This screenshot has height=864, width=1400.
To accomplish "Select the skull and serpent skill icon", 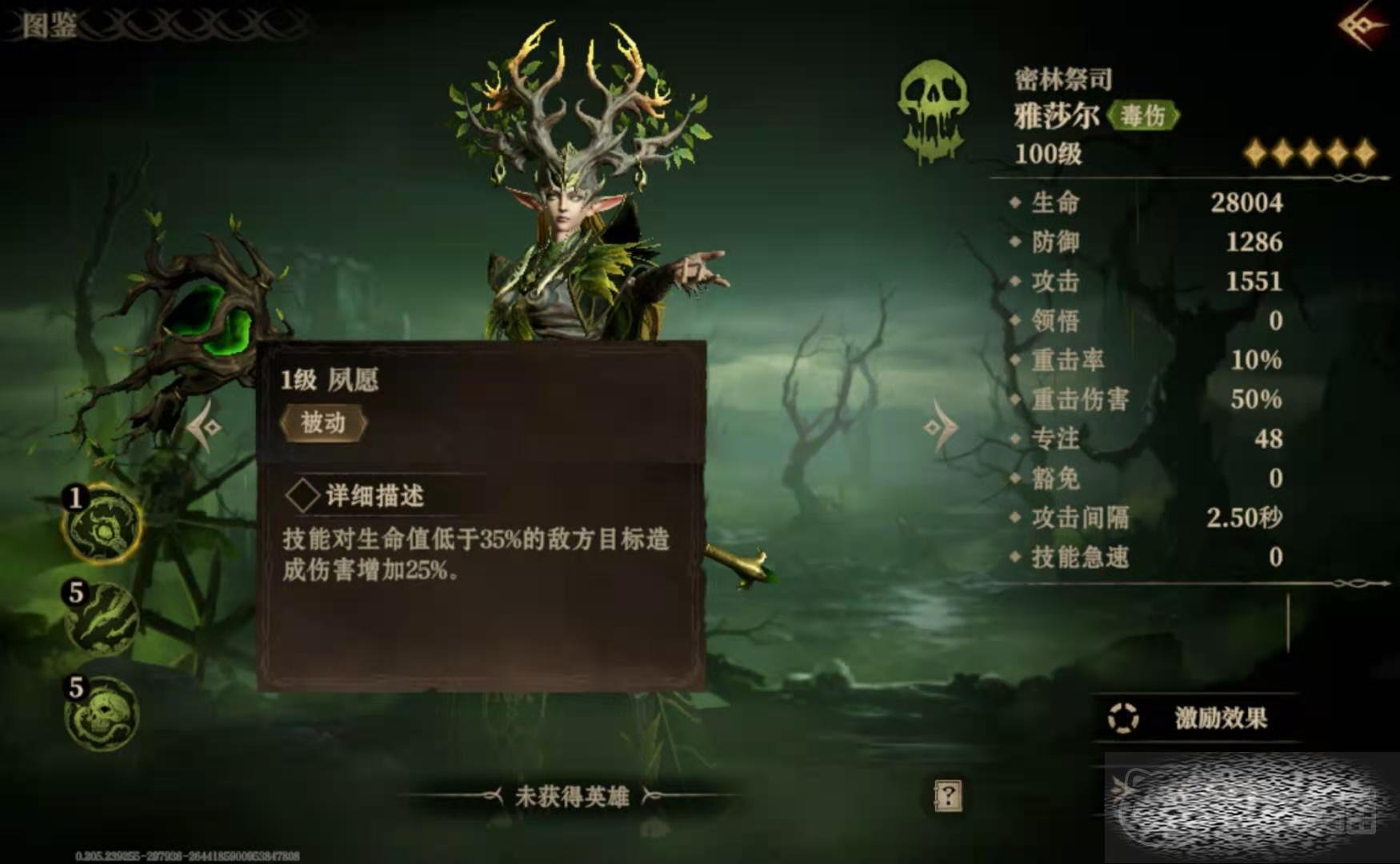I will click(x=103, y=714).
